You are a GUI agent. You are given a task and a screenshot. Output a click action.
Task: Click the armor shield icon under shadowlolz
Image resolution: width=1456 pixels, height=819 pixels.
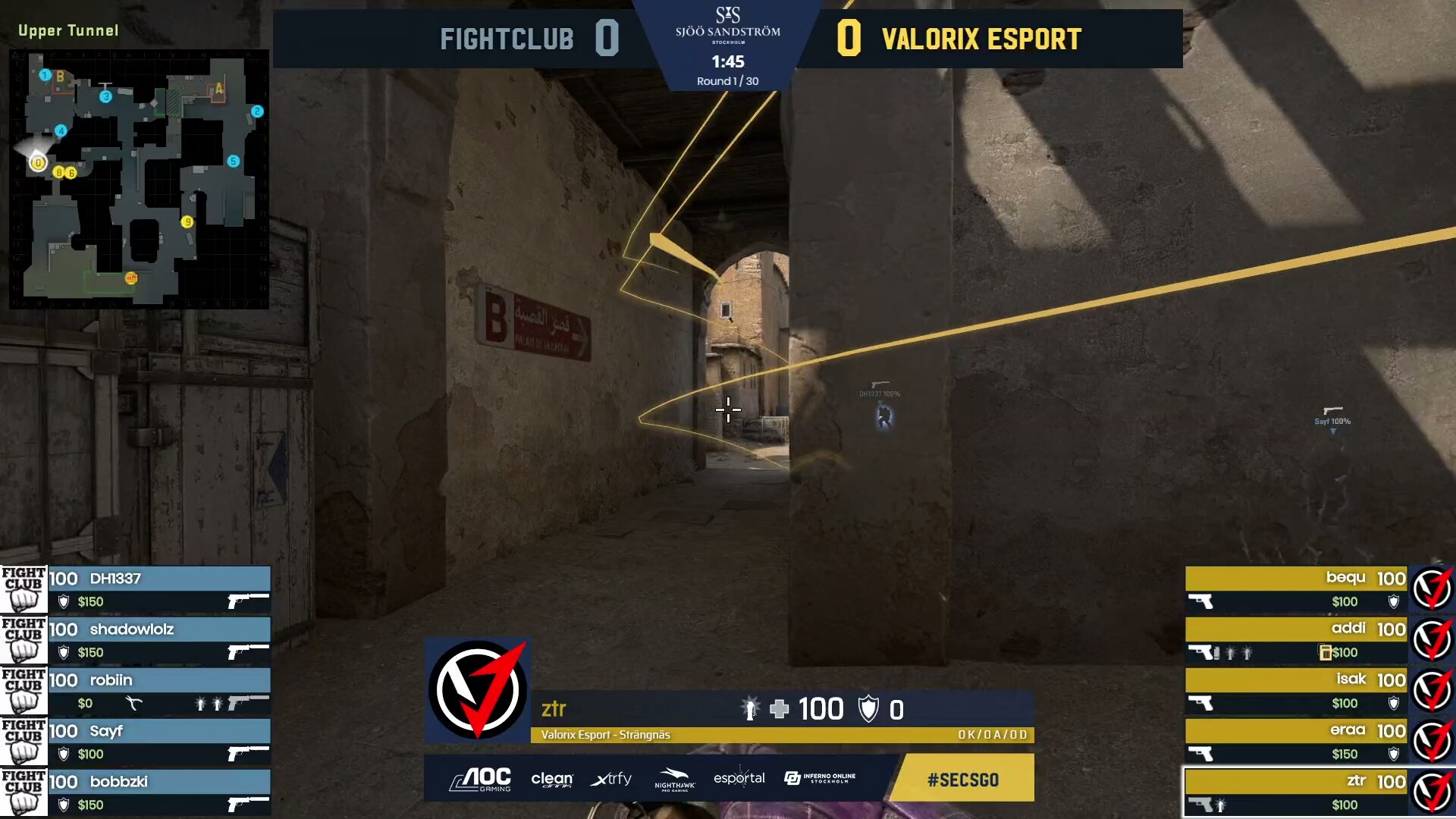tap(64, 651)
